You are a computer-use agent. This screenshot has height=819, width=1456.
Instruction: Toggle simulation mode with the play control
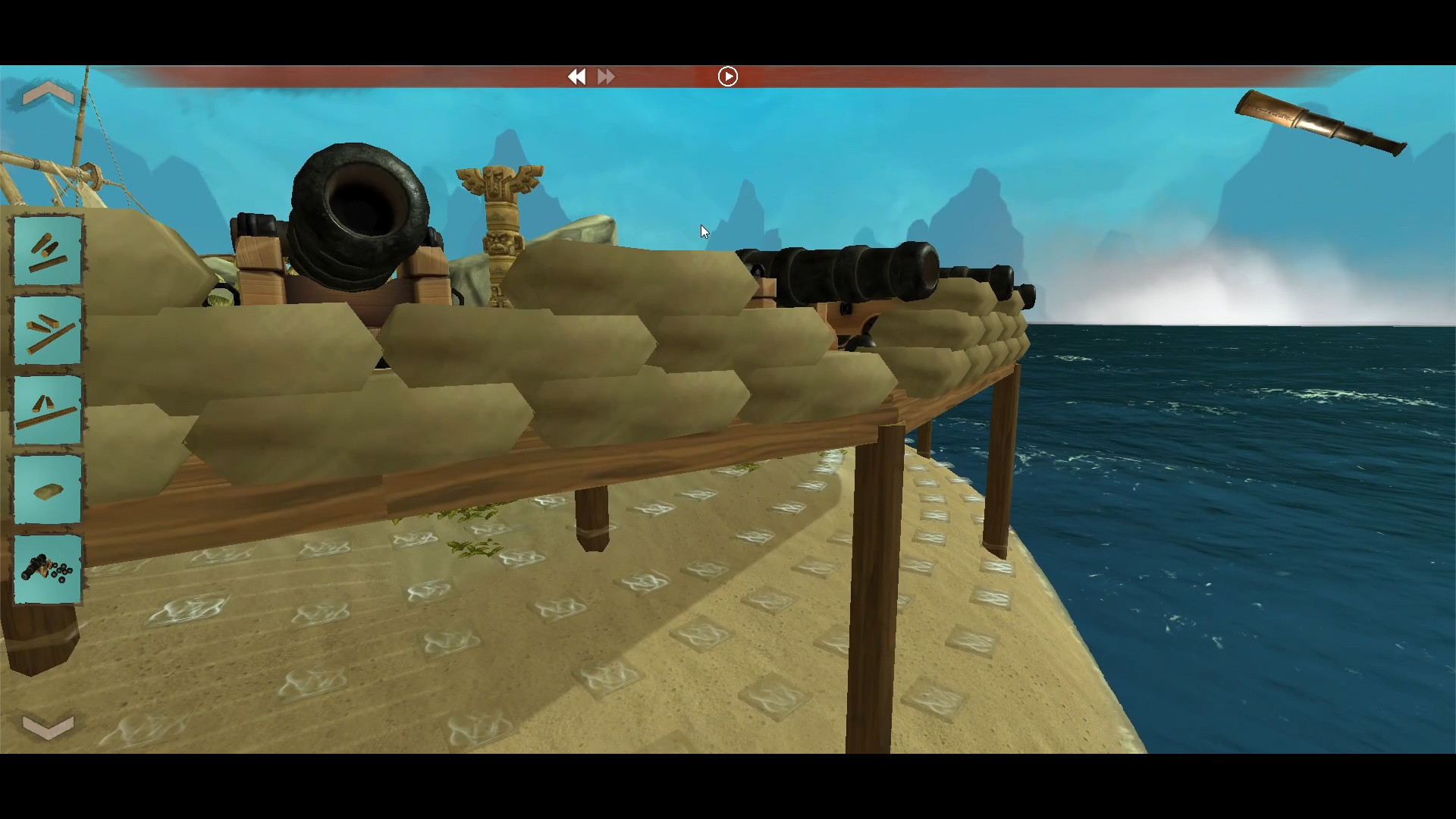[727, 76]
